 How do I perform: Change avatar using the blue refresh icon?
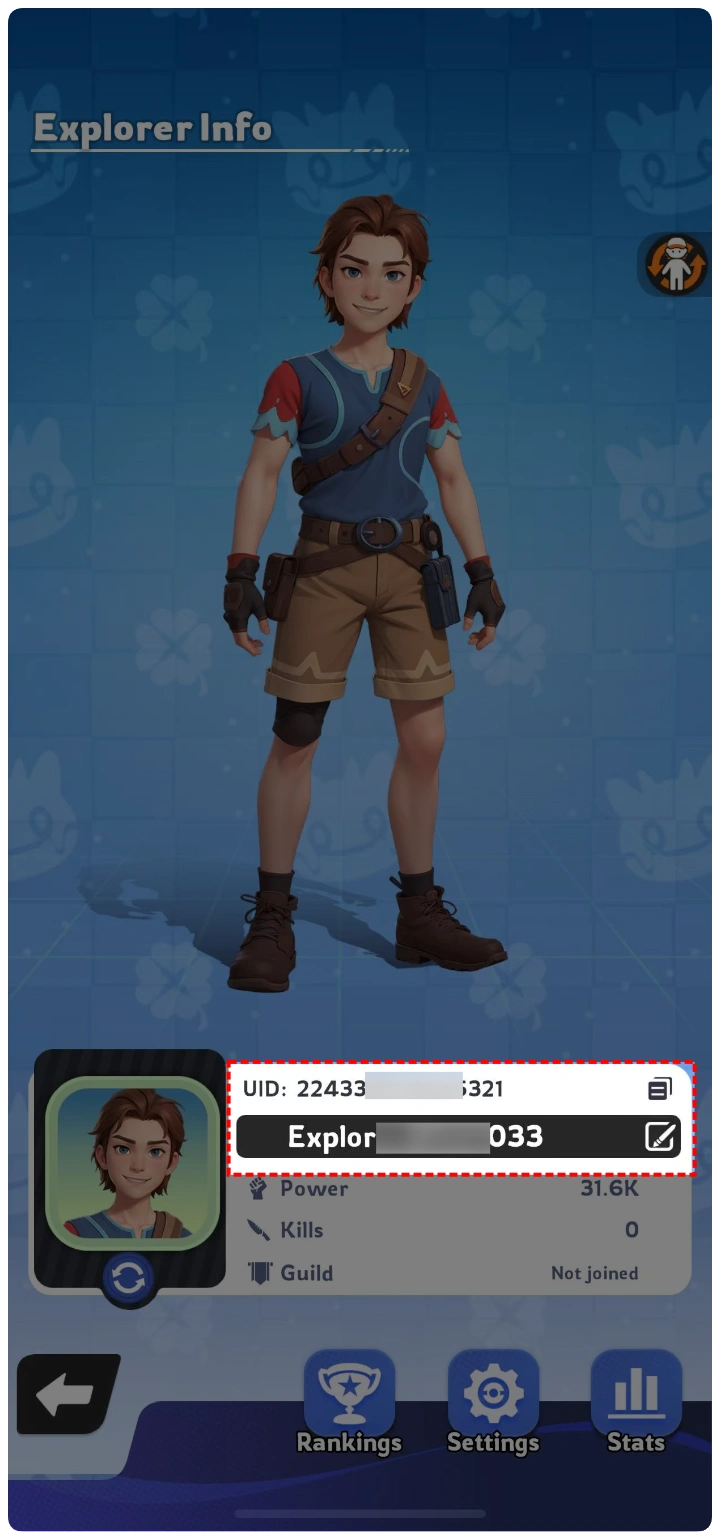[130, 1278]
